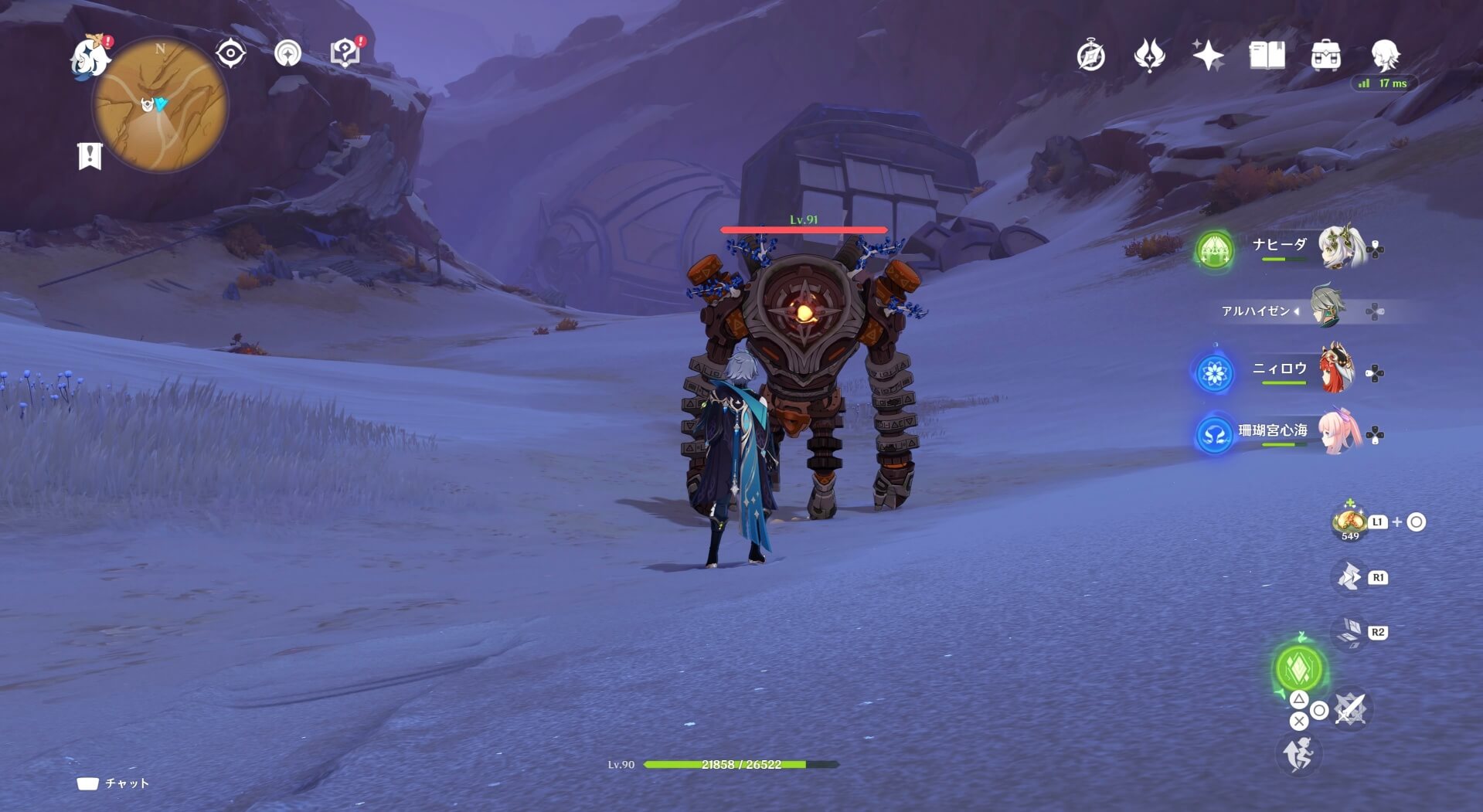
Task: Open the tutorial question mark icon
Action: 345,53
